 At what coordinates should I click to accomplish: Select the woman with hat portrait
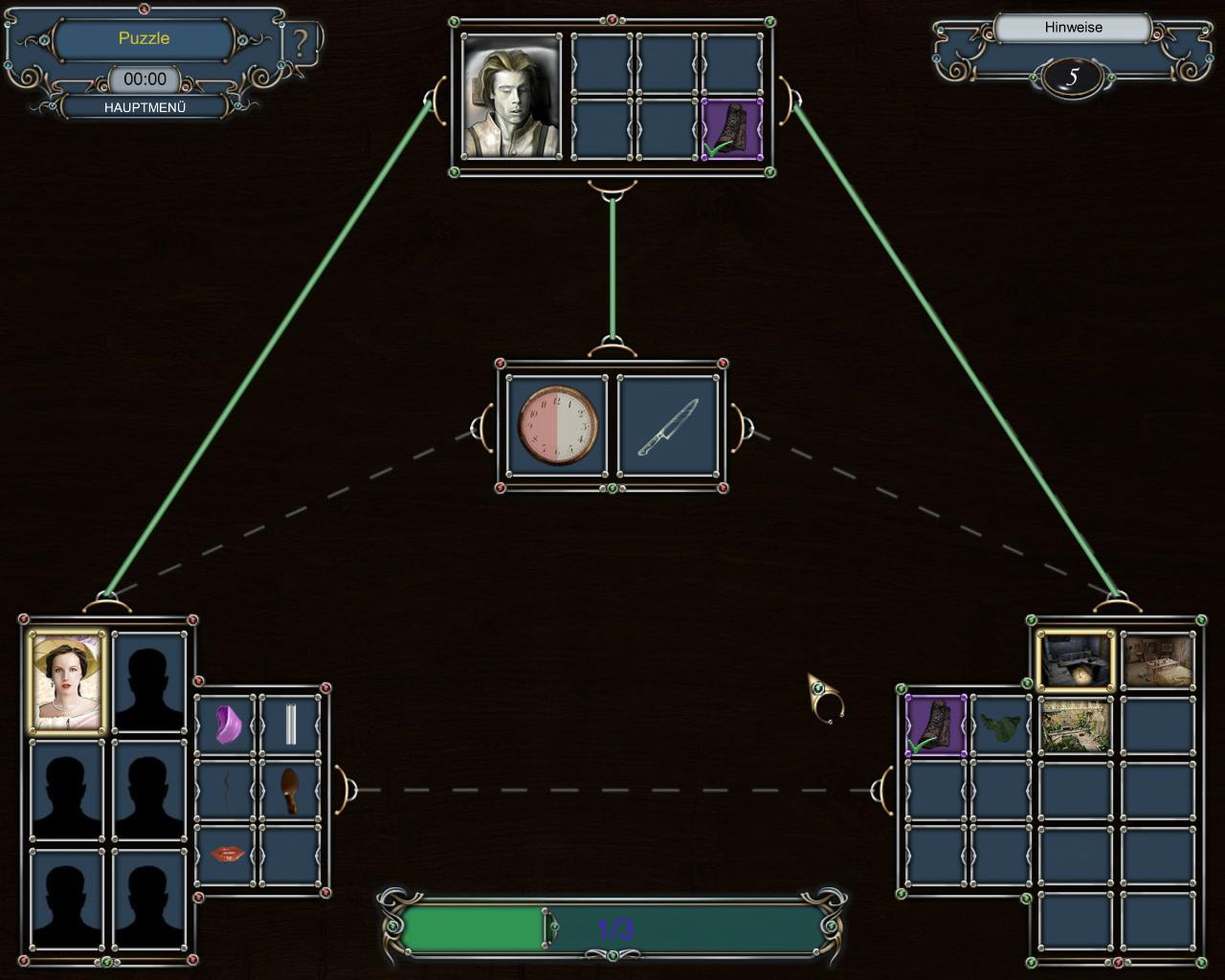tap(66, 681)
